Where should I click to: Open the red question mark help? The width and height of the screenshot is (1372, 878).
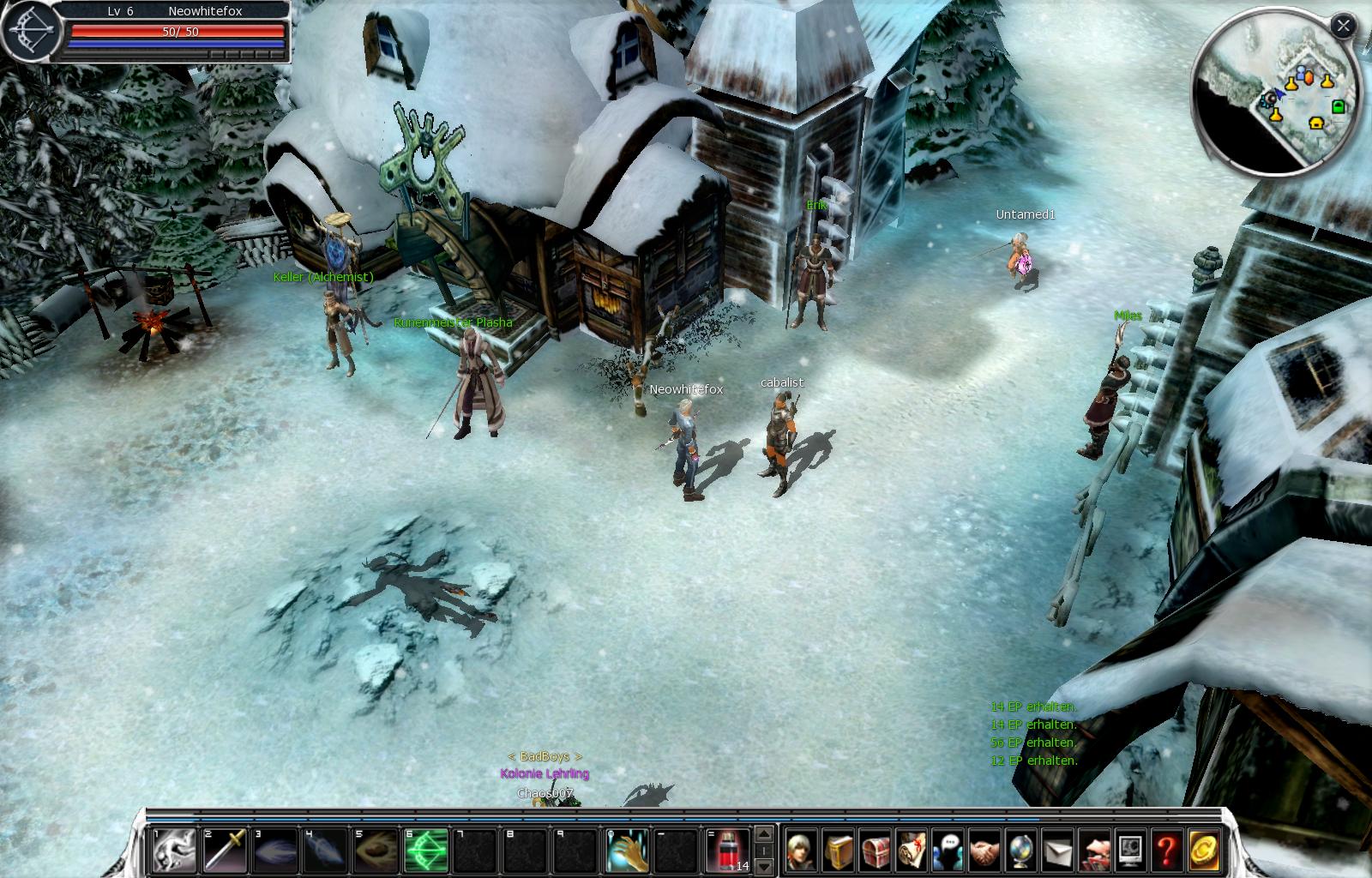click(x=1166, y=851)
